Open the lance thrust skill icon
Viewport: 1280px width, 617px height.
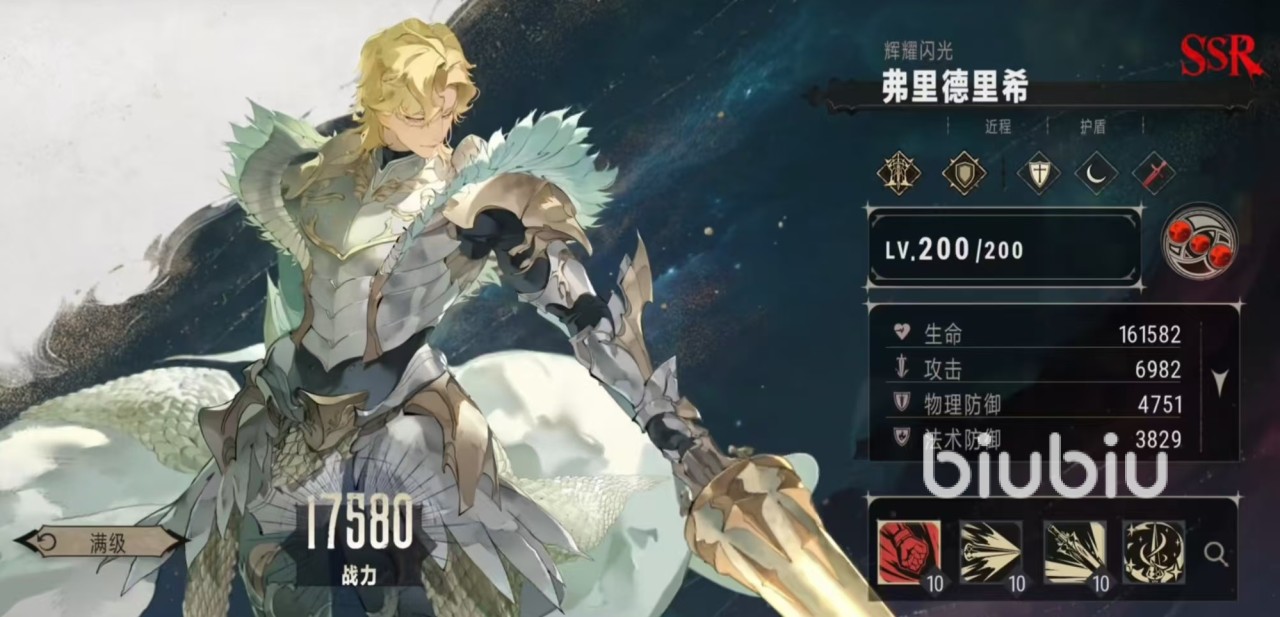tap(990, 552)
